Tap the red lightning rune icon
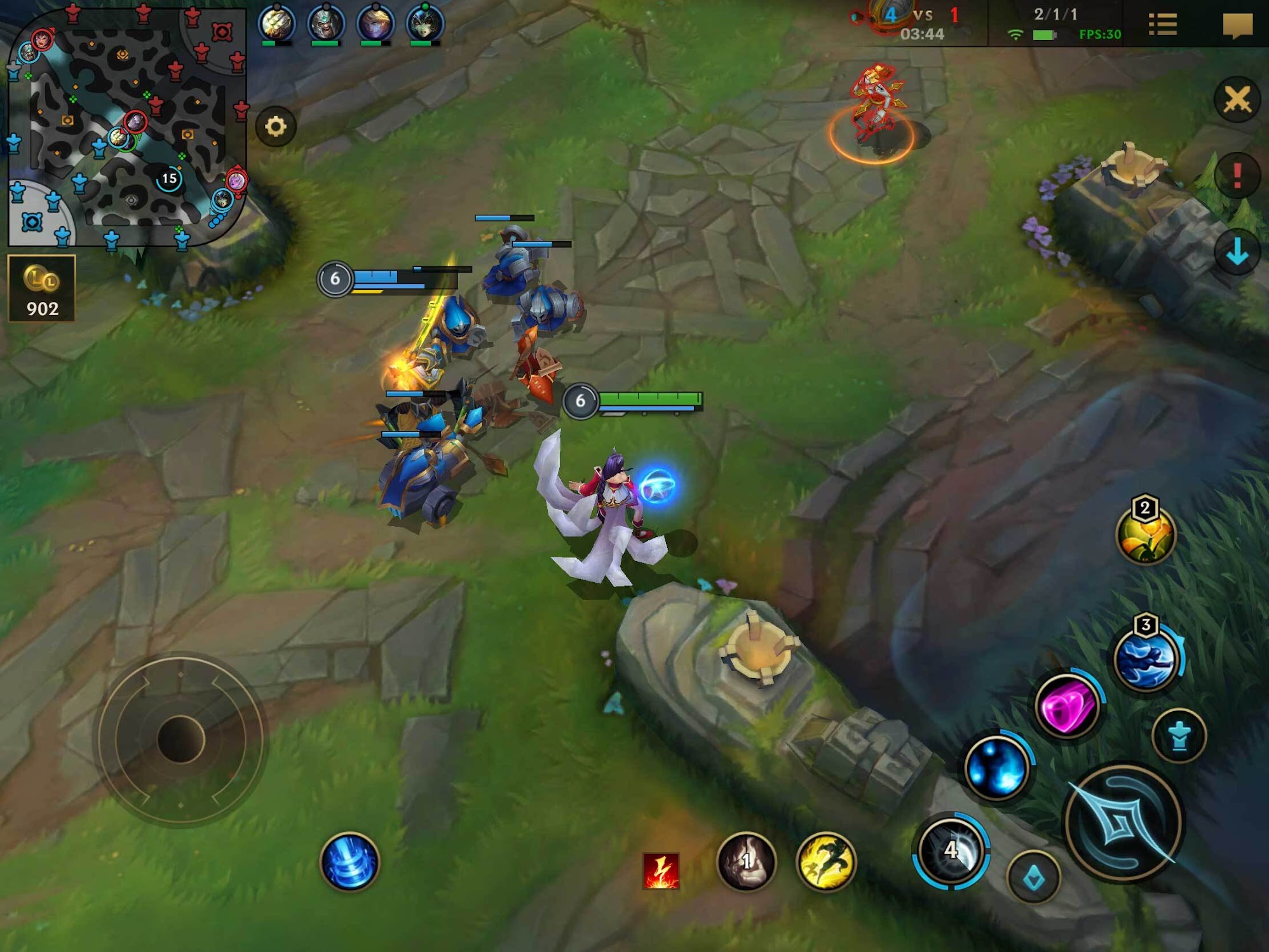The image size is (1269, 952). click(x=661, y=870)
